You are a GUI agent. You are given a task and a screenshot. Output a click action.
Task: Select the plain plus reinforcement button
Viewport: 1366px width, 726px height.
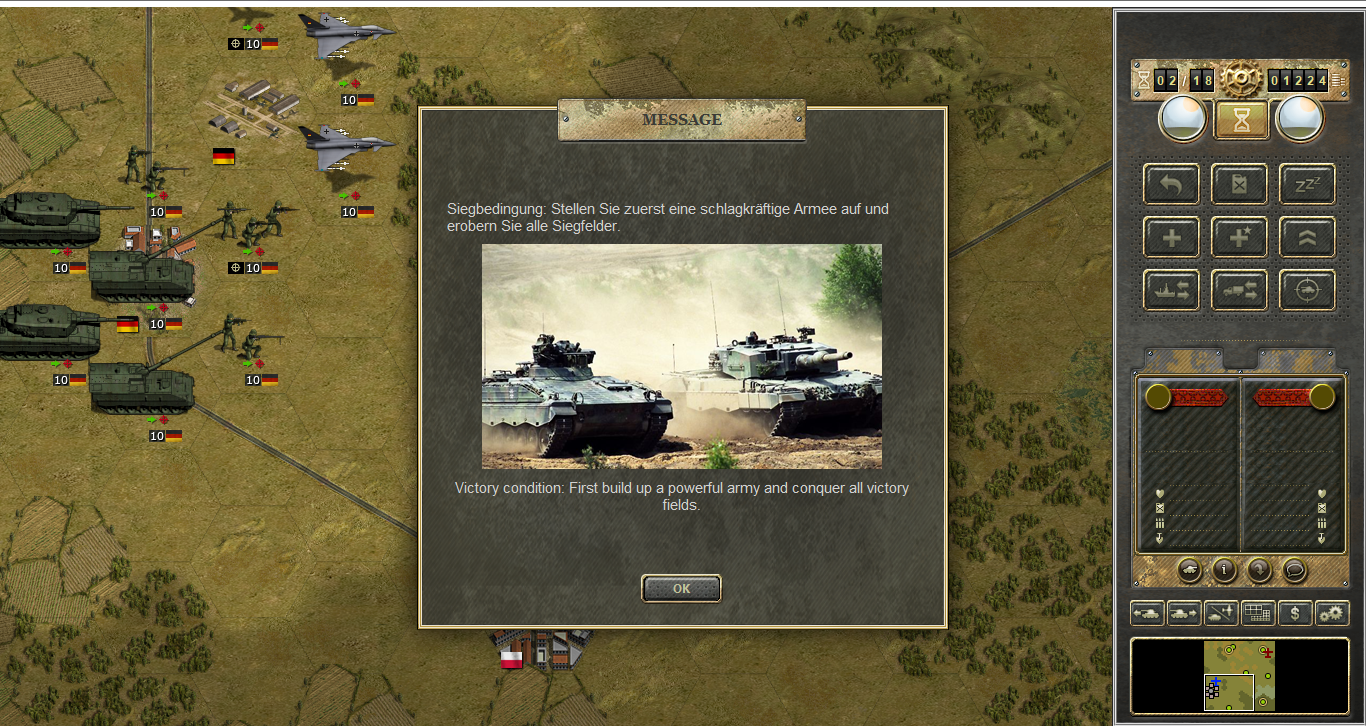pyautogui.click(x=1172, y=238)
